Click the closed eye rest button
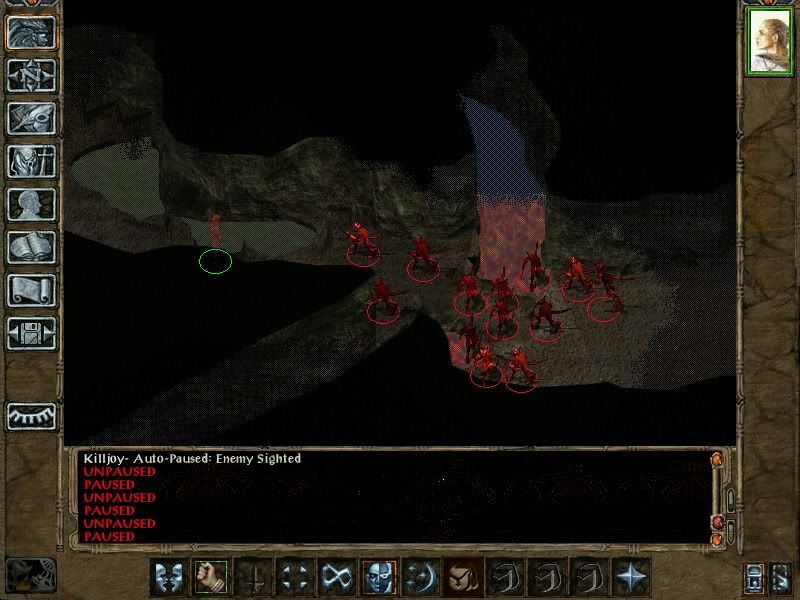The width and height of the screenshot is (800, 600). [x=31, y=415]
